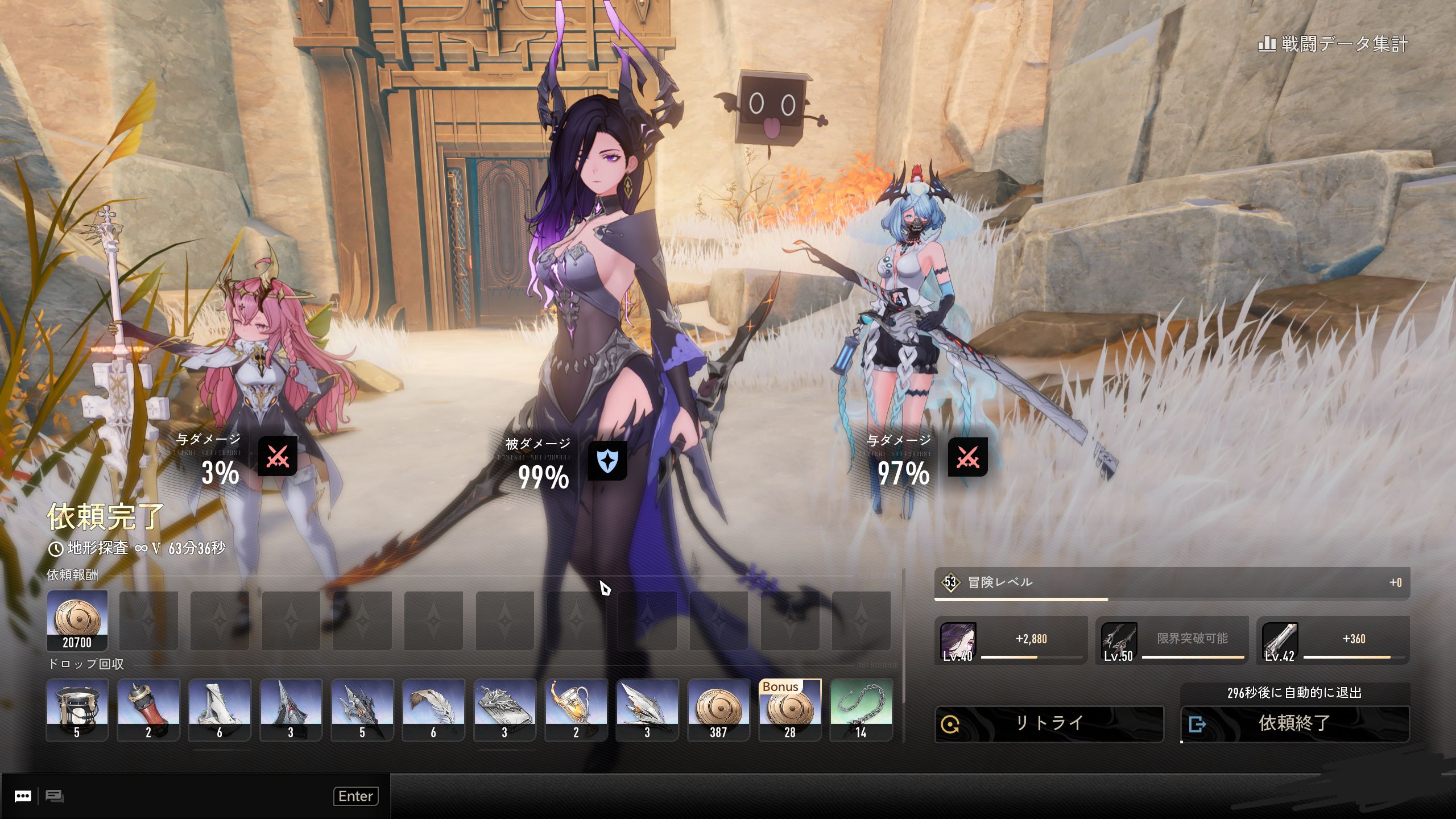This screenshot has height=819, width=1456.
Task: Select 依頼終了 to end the commission
Action: [x=1294, y=723]
